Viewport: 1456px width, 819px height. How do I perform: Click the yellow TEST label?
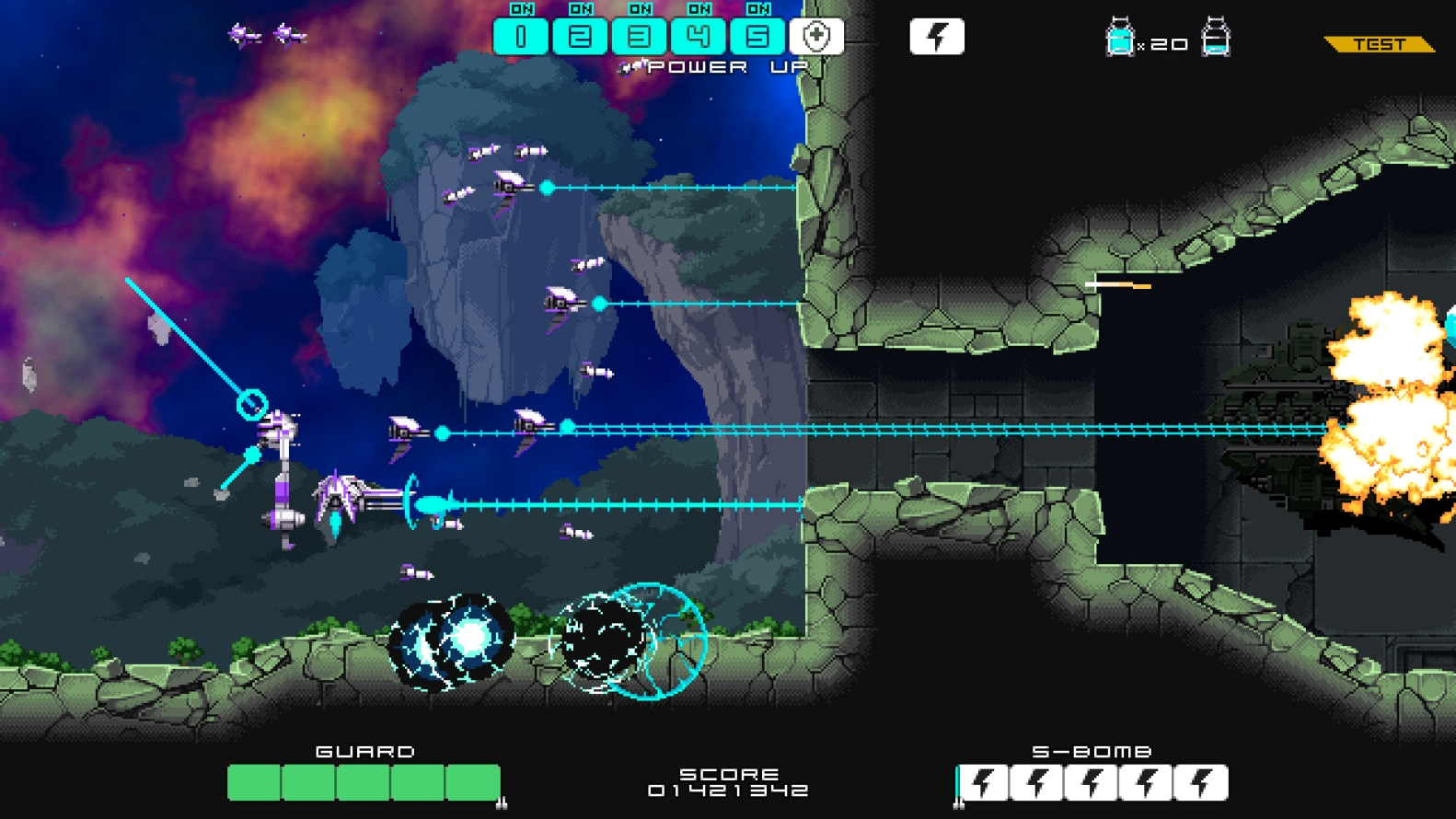1379,44
